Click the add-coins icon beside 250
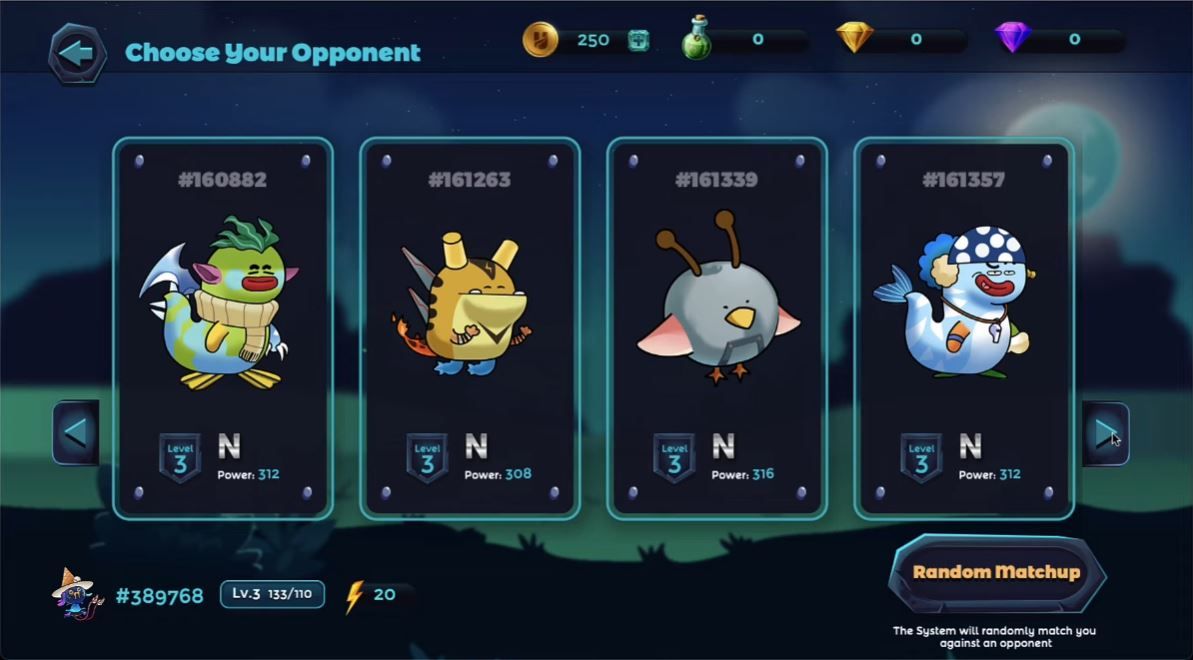This screenshot has width=1193, height=660. [x=638, y=40]
